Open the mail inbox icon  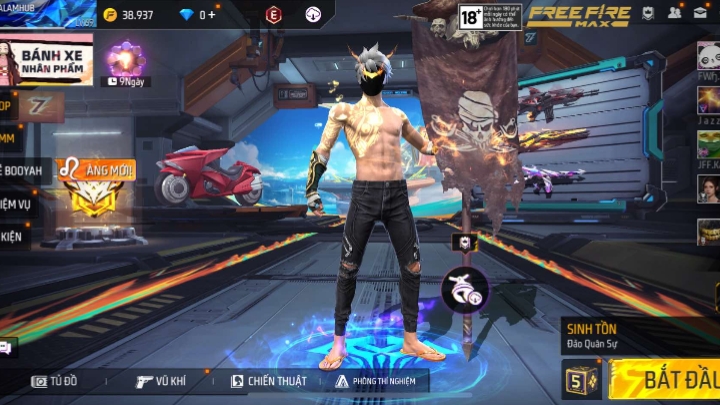(701, 13)
